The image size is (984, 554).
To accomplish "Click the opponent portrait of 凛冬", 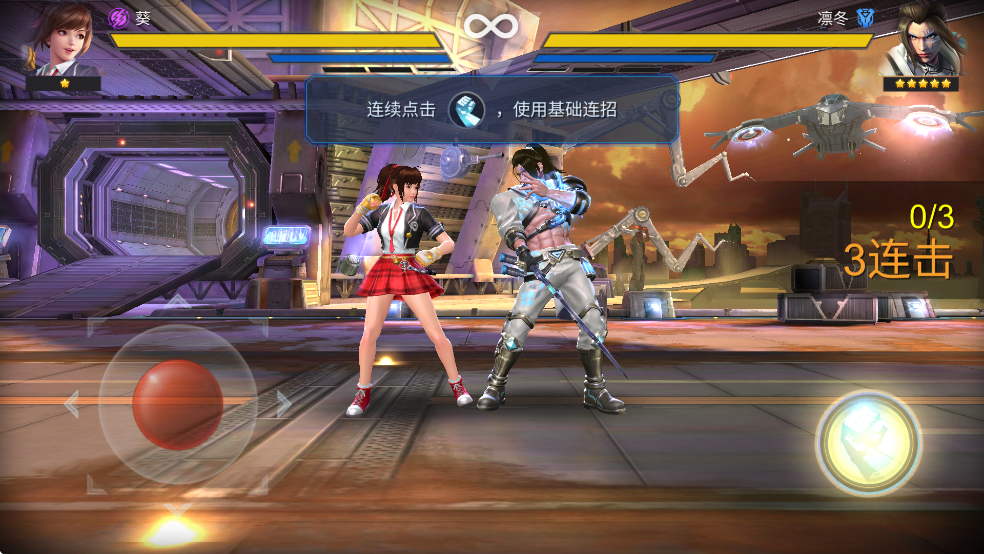I will pyautogui.click(x=921, y=40).
